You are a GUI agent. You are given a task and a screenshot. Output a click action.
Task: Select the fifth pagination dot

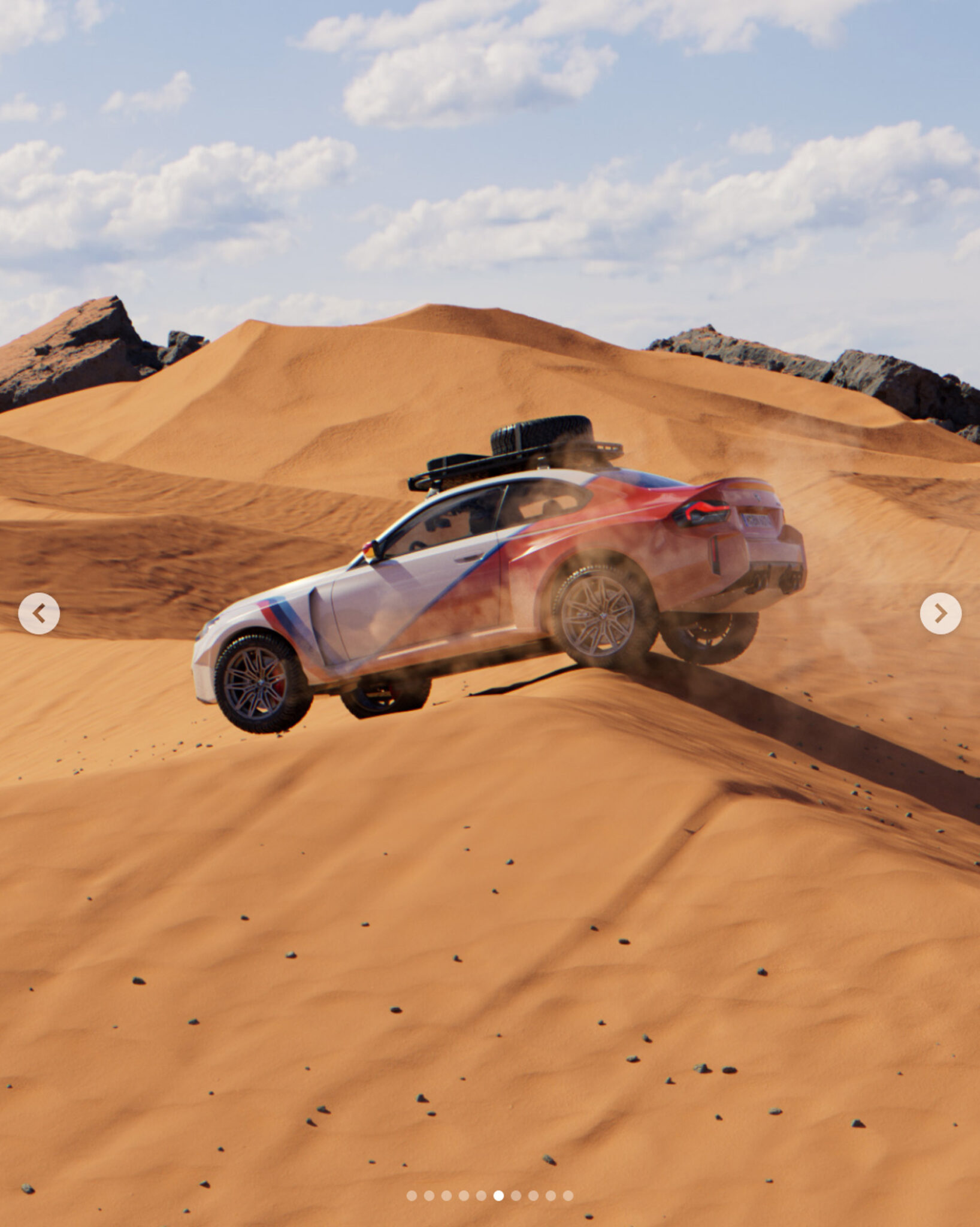pos(480,1195)
